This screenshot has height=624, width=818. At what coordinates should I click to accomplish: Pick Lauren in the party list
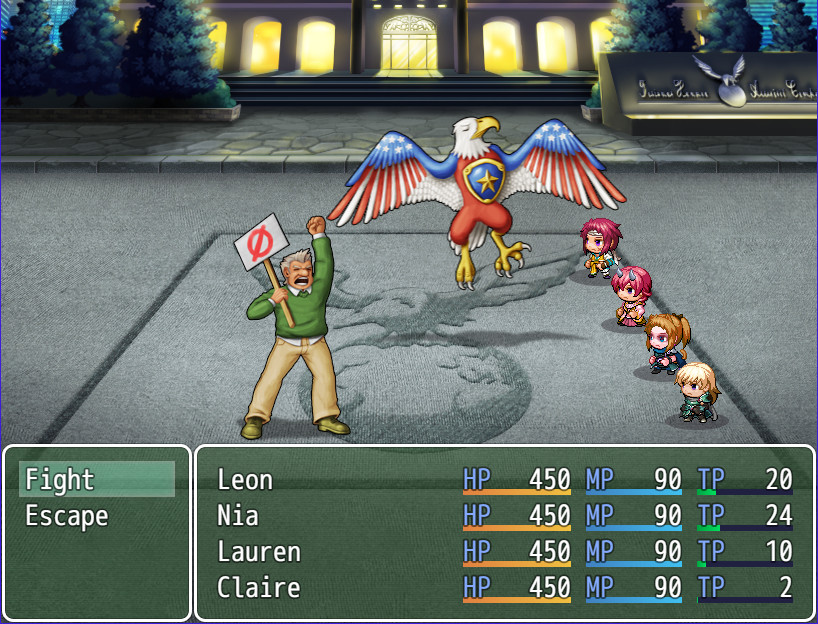(x=504, y=552)
